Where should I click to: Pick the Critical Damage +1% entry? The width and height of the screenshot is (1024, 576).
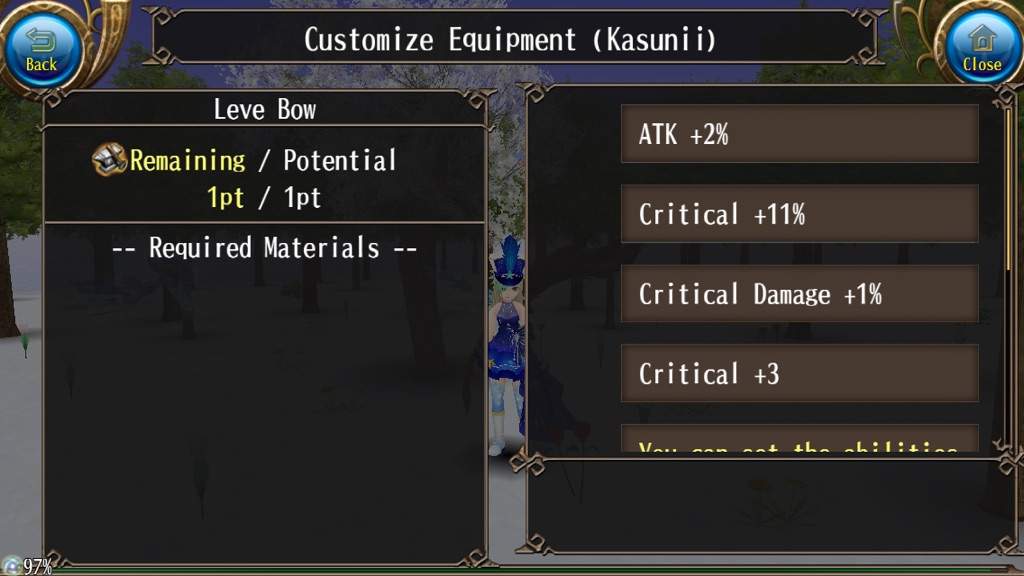pos(799,294)
